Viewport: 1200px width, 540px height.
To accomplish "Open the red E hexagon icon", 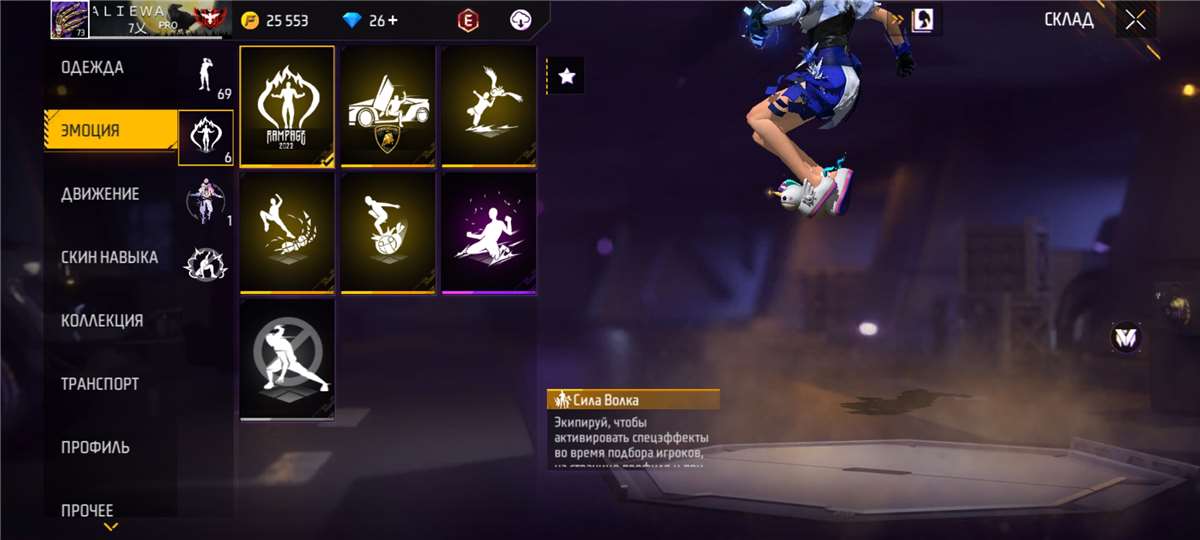I will (466, 20).
